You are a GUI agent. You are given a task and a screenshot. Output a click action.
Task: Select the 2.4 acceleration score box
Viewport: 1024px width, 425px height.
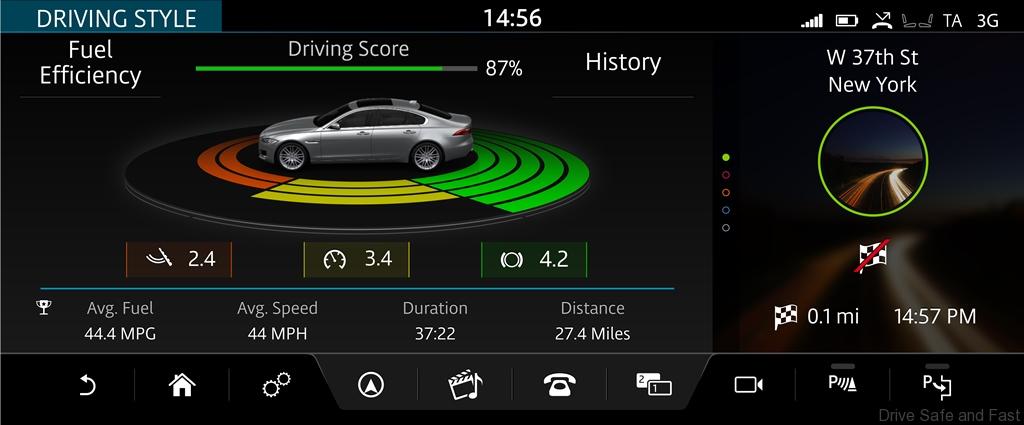tap(179, 260)
